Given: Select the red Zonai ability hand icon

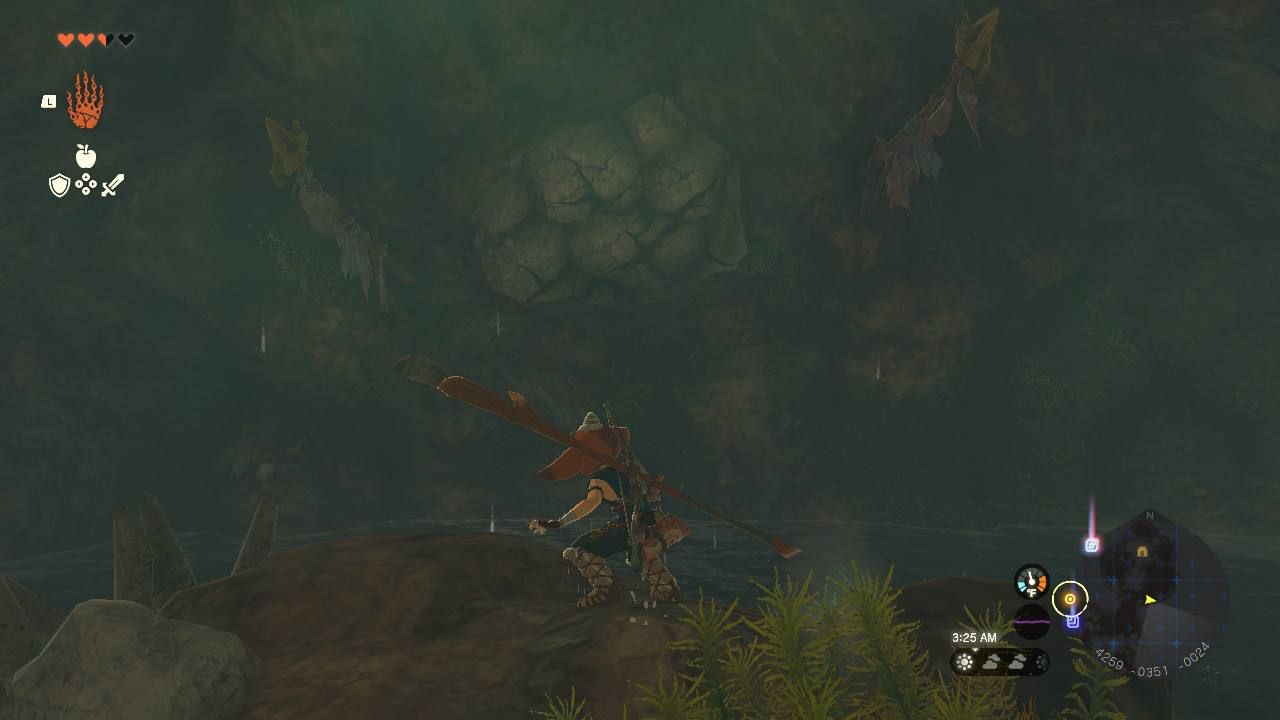Looking at the screenshot, I should click(x=85, y=103).
